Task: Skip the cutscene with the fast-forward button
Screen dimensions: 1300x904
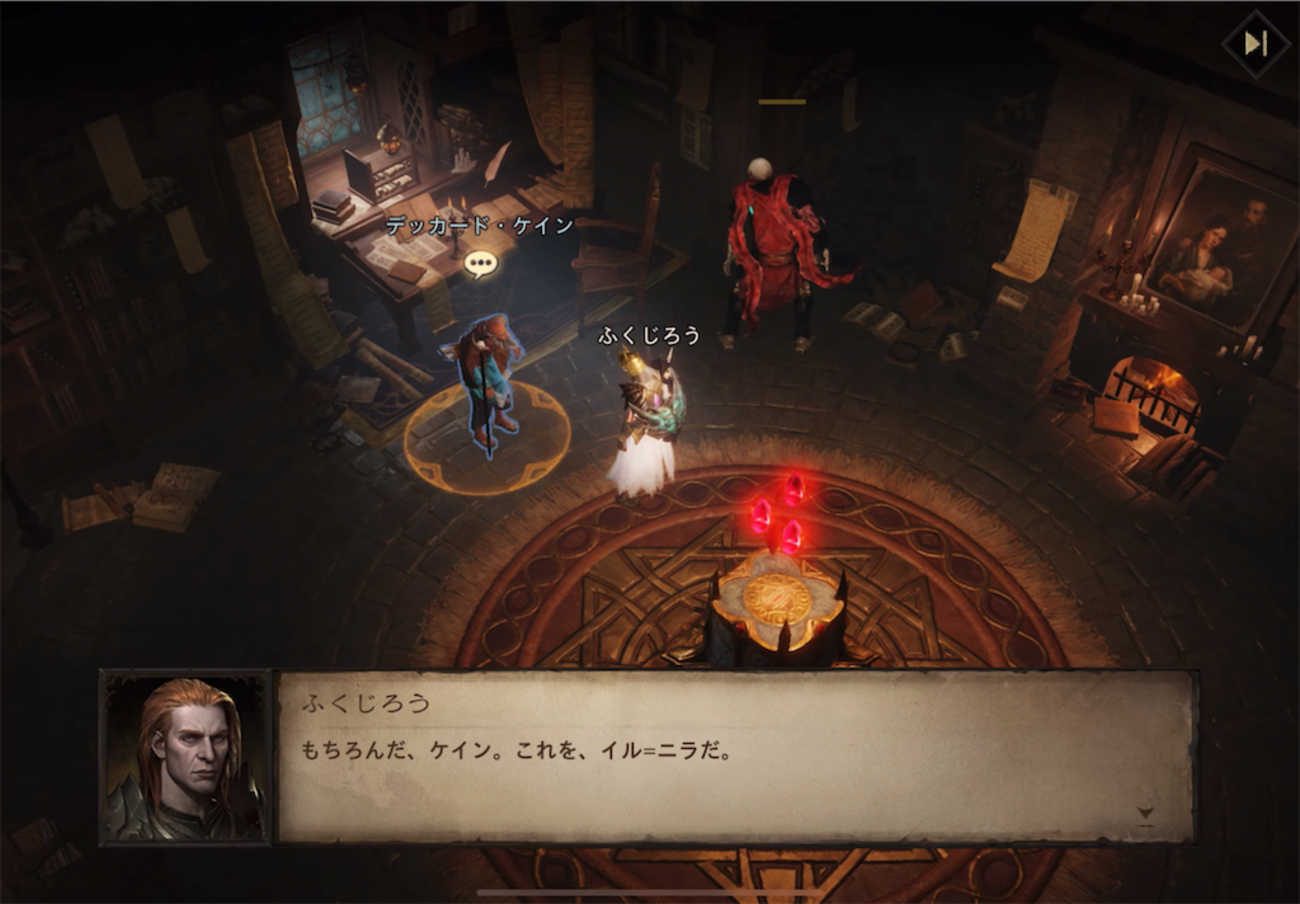Action: (x=1255, y=44)
